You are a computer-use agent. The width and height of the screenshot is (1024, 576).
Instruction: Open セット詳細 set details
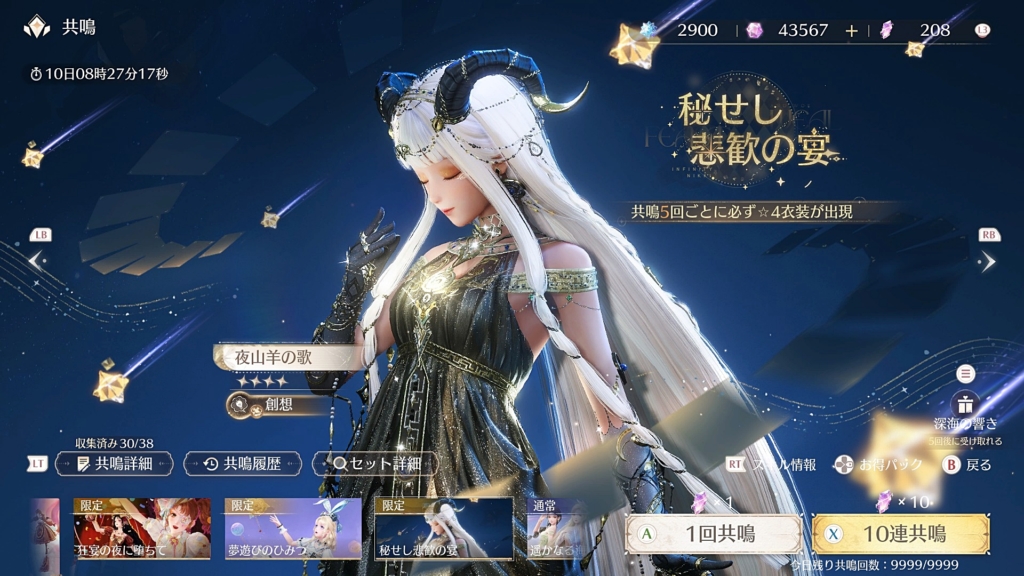374,464
